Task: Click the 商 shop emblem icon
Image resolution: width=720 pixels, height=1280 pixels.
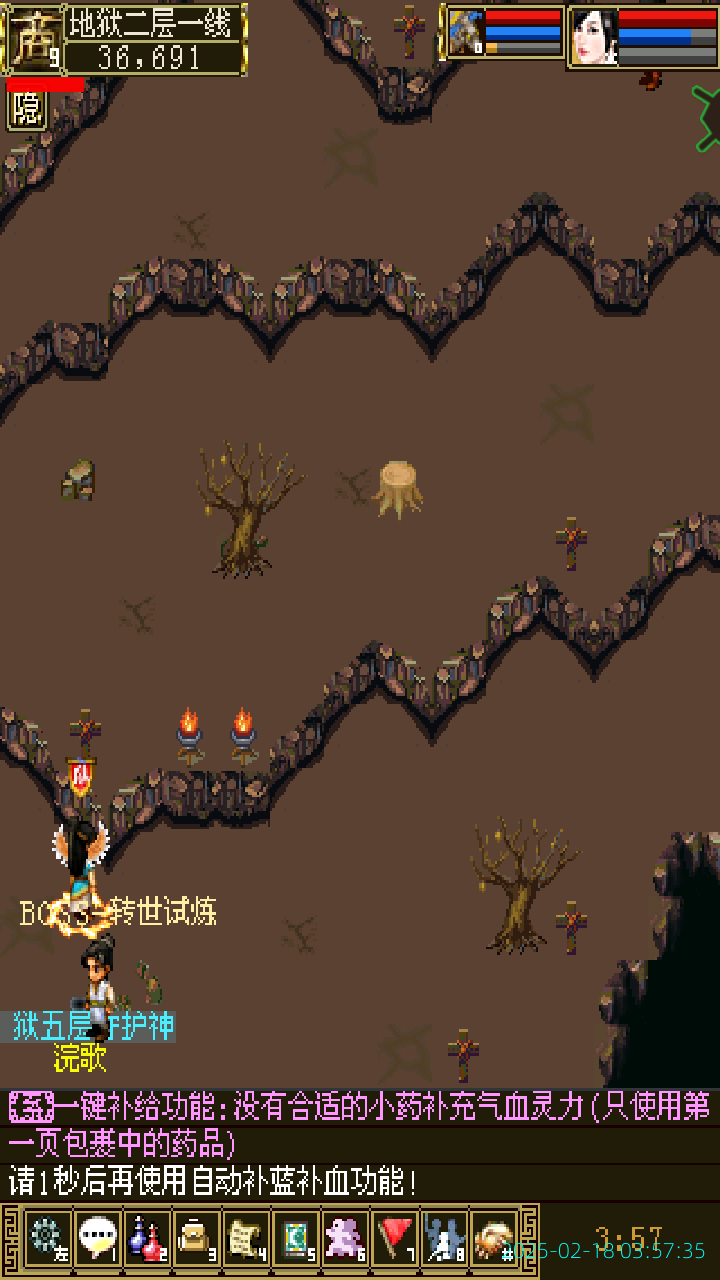Action: (33, 38)
